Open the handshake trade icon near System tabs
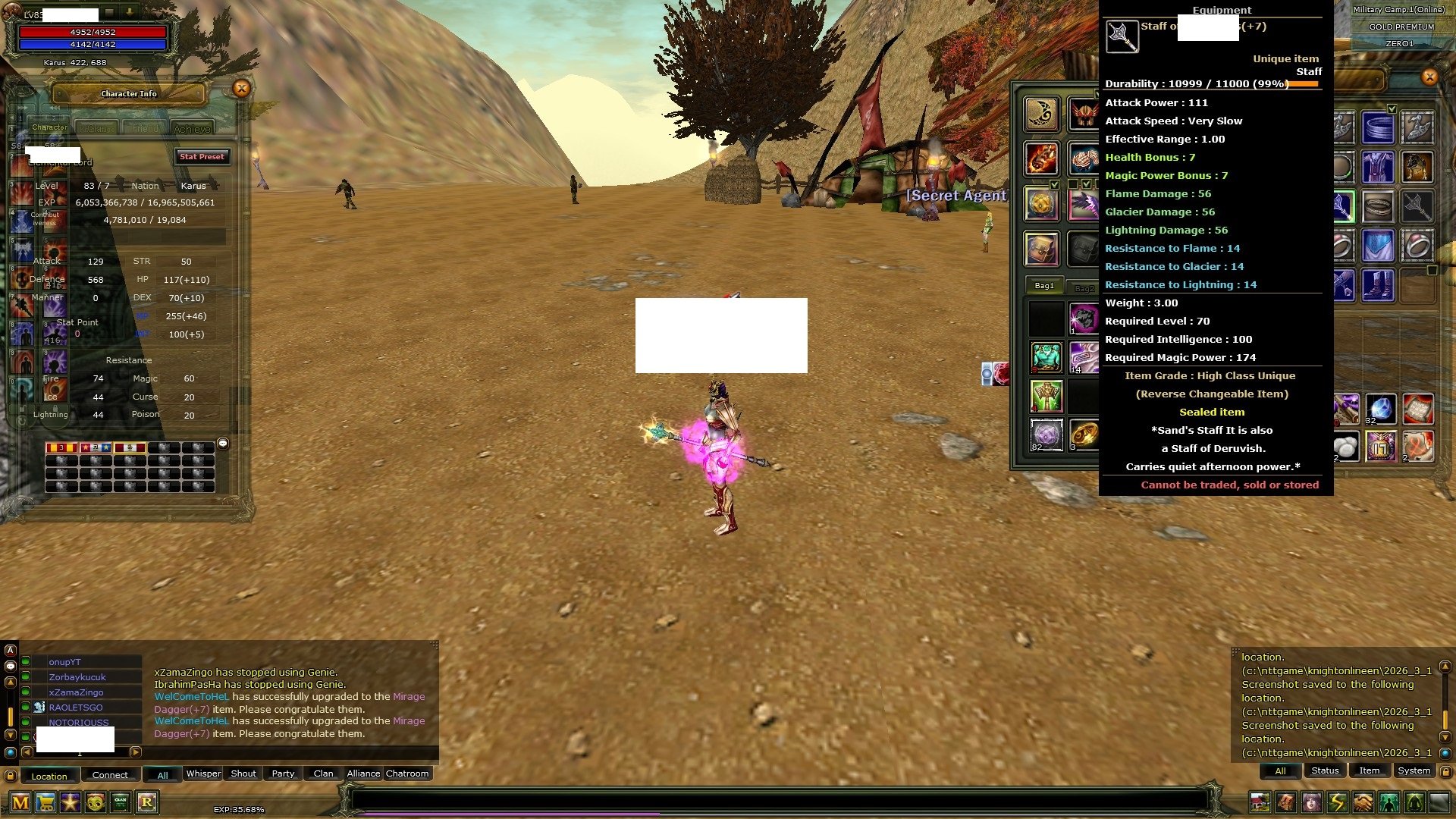Viewport: 1456px width, 819px height. tap(1361, 802)
